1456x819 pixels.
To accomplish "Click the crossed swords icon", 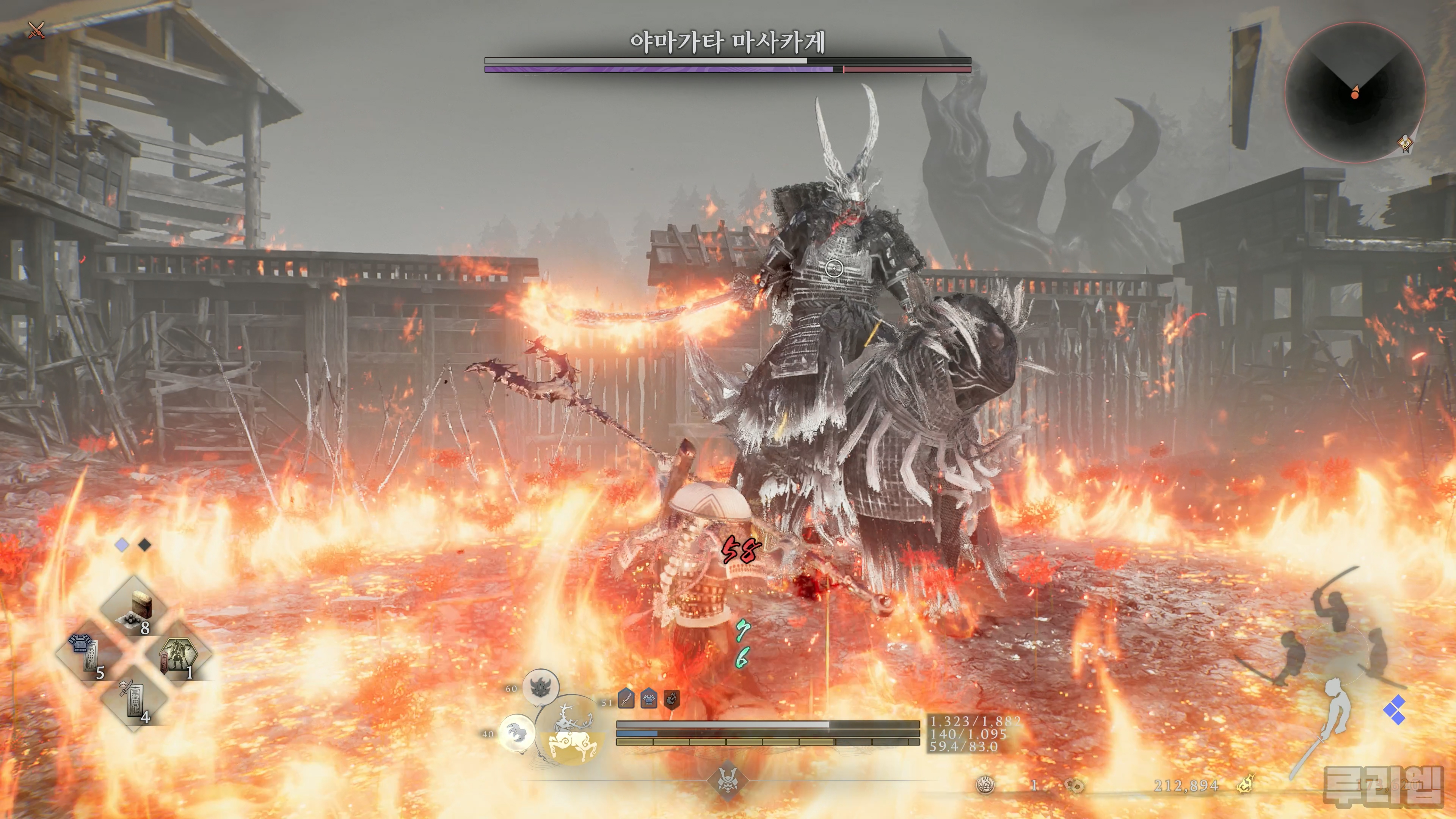I will [x=36, y=30].
